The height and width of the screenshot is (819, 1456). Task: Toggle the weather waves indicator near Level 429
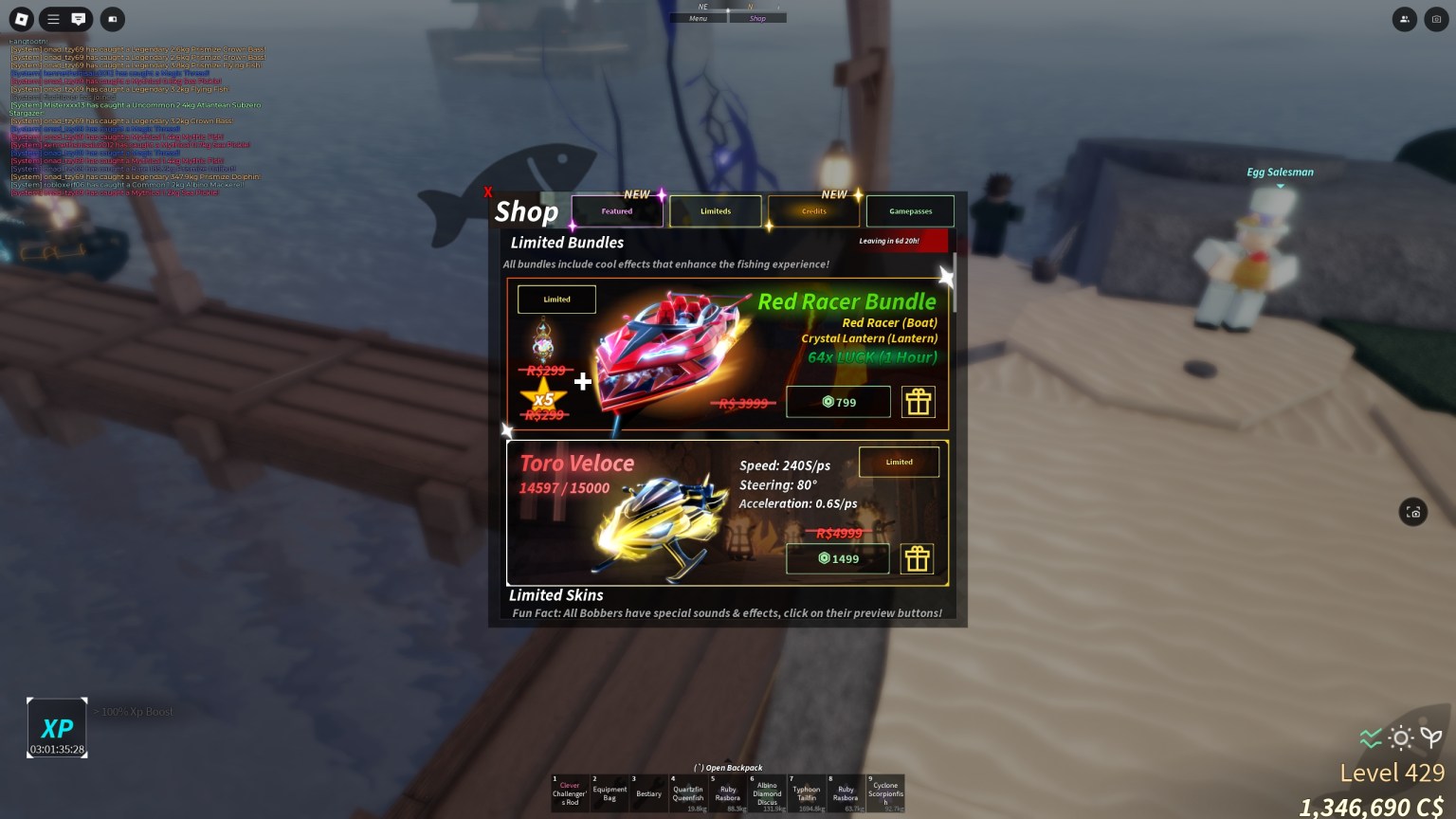coord(1370,737)
